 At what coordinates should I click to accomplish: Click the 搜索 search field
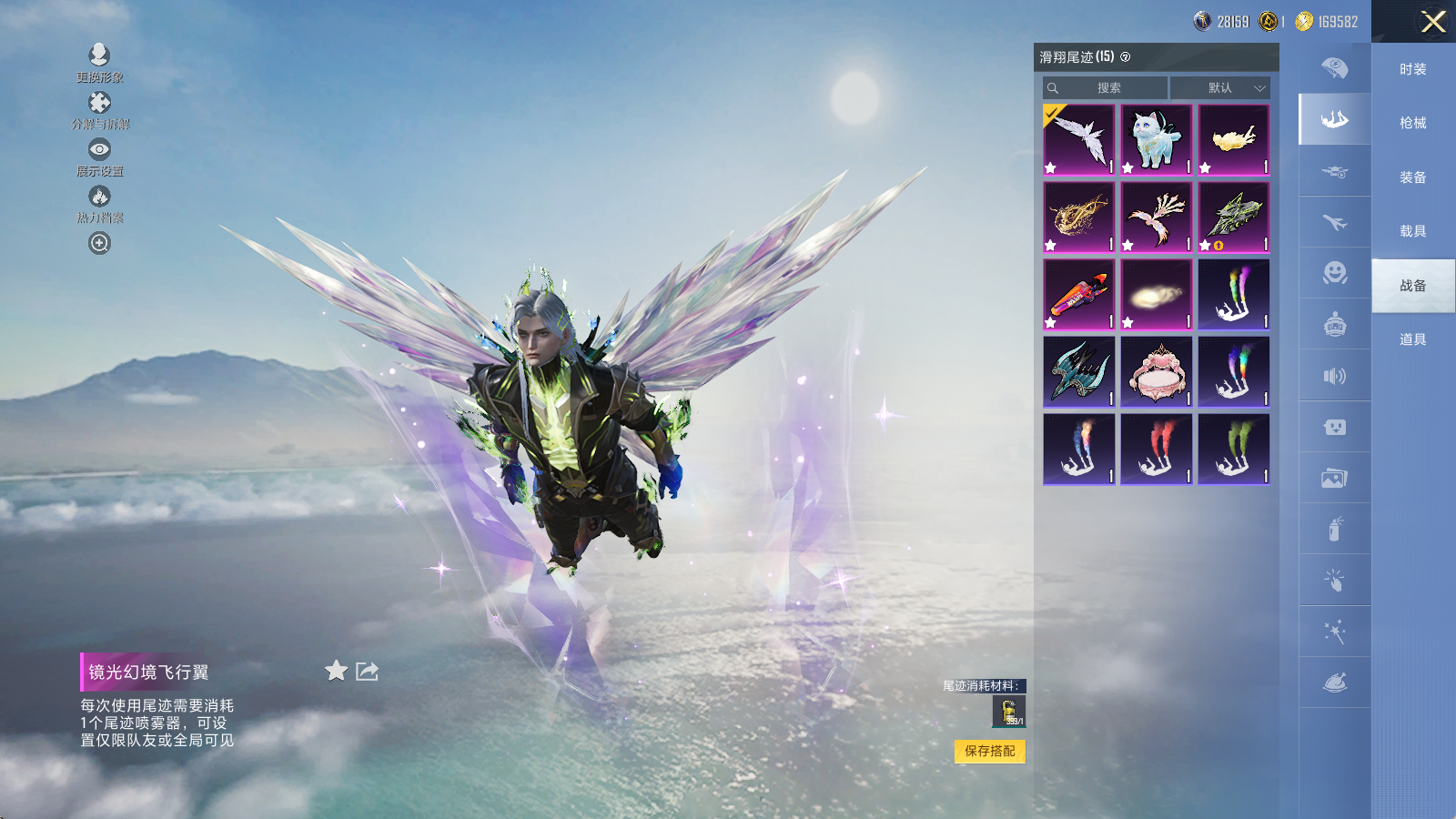[x=1106, y=88]
